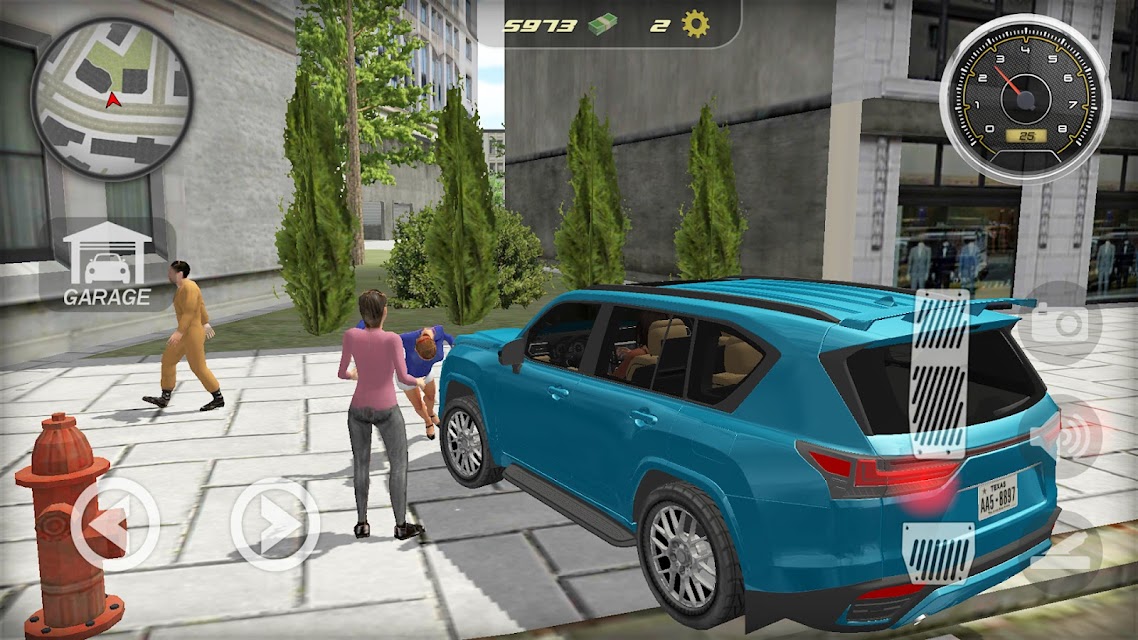Steer left with the left arrow button
Screen dimensions: 1138x640
click(115, 524)
